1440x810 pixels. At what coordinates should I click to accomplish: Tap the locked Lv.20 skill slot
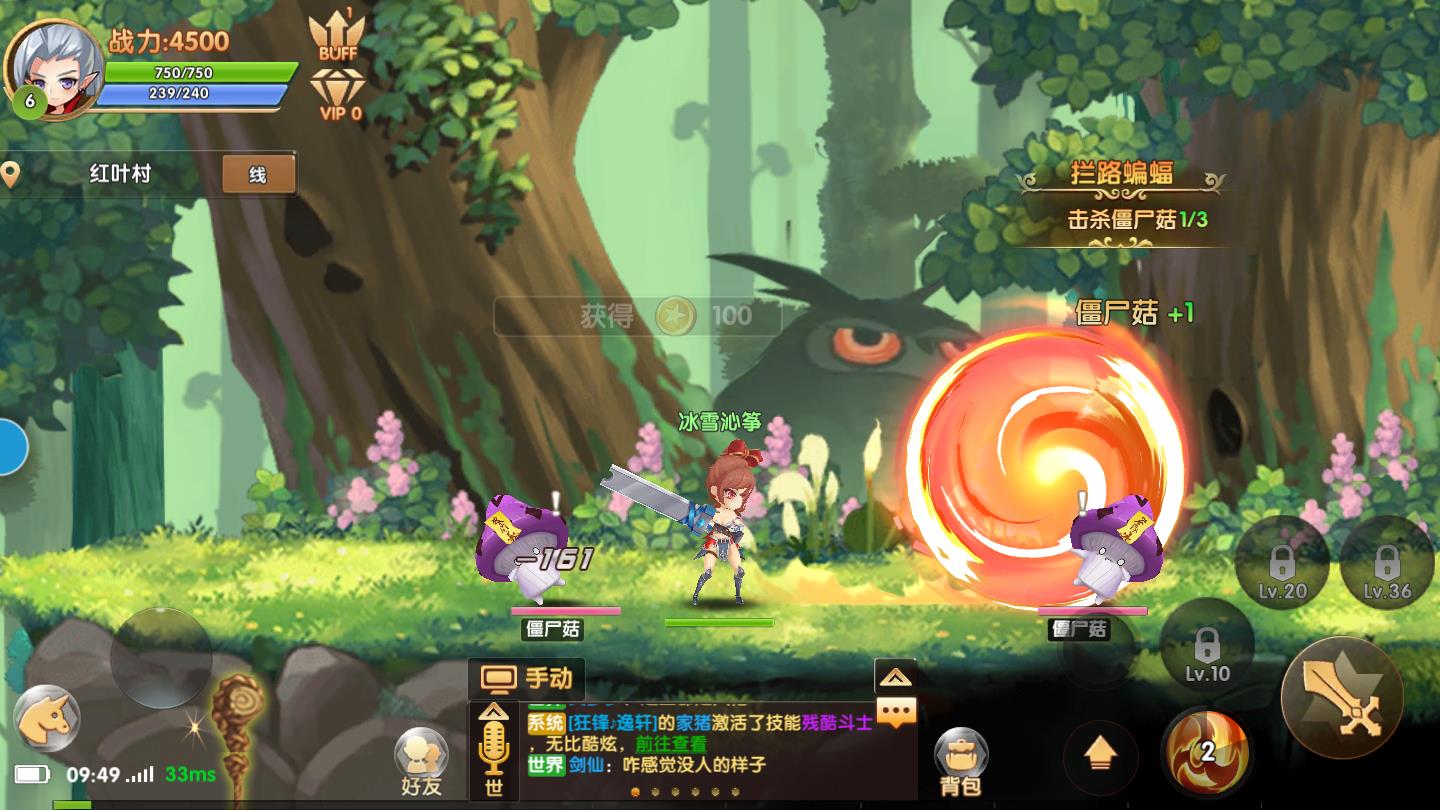1282,565
